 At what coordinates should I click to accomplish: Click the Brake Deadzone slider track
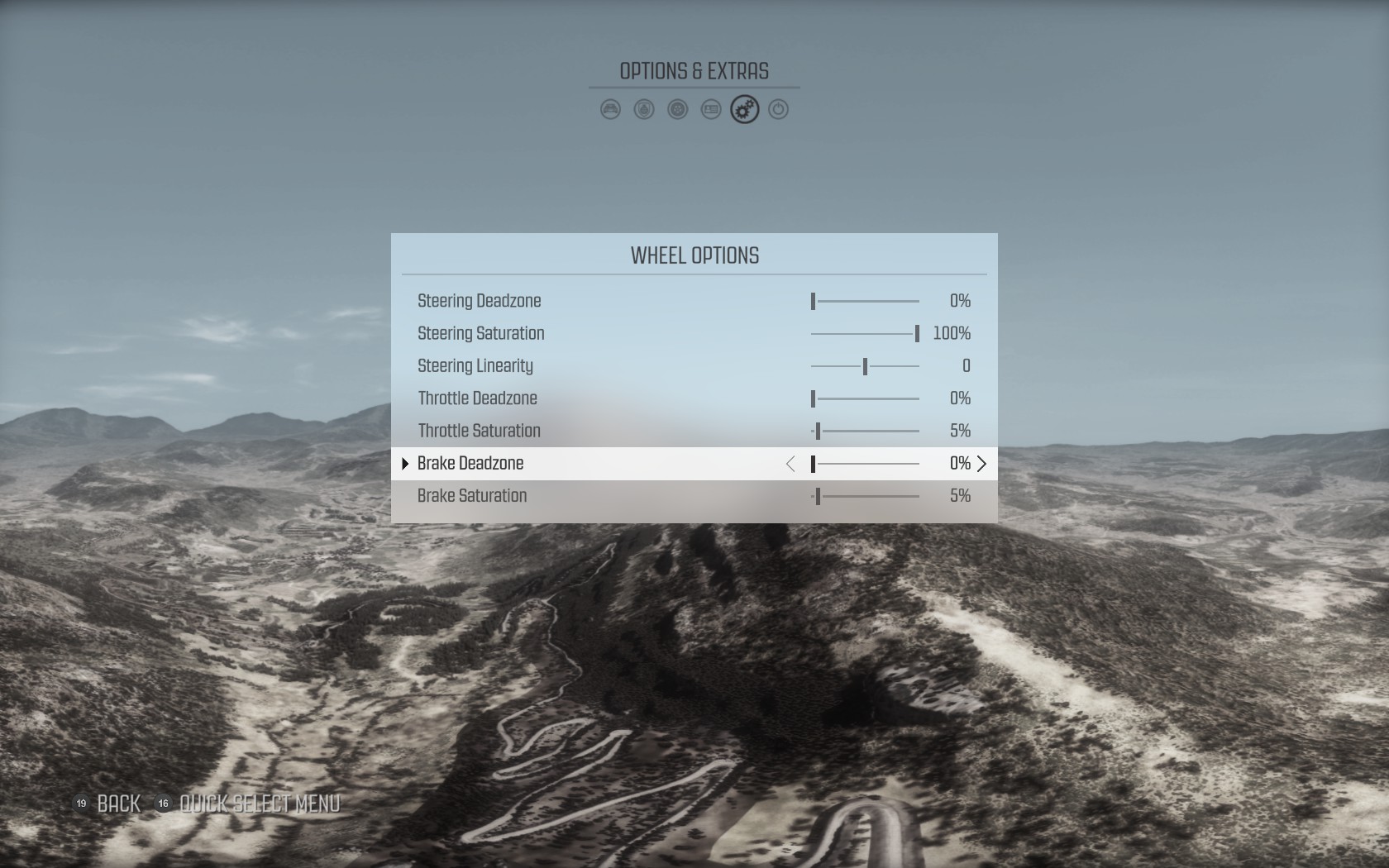pyautogui.click(x=865, y=464)
